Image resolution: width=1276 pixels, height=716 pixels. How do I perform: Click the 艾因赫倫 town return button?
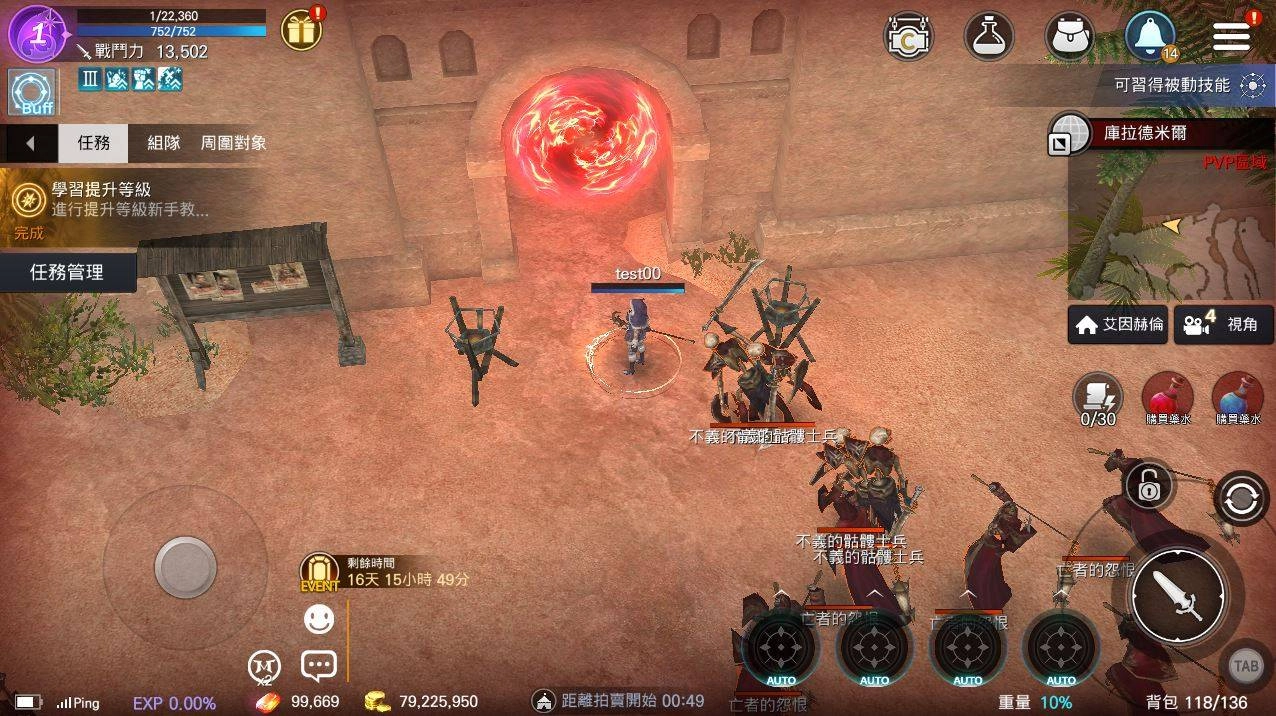[1118, 325]
